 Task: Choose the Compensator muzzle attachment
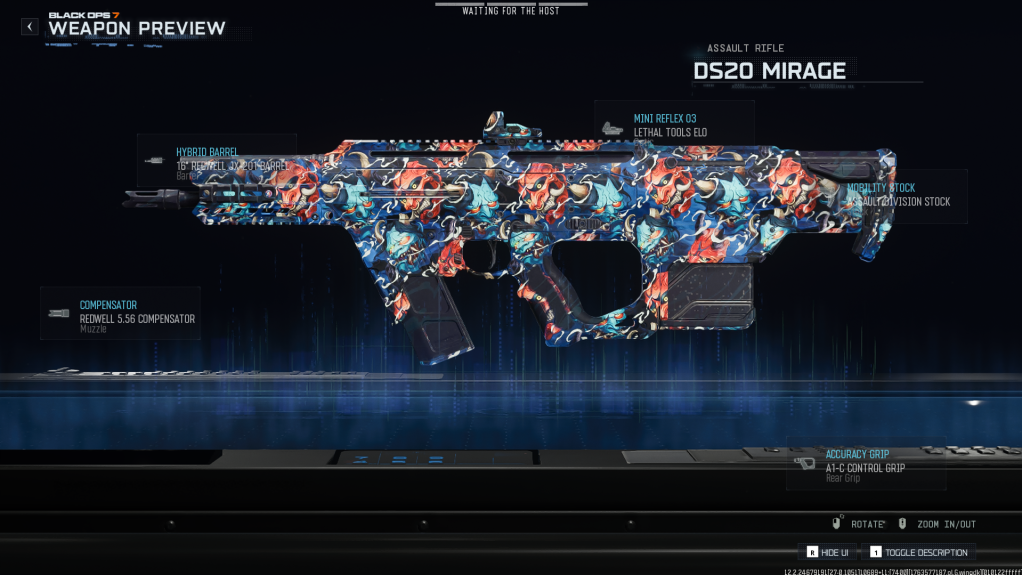121,313
